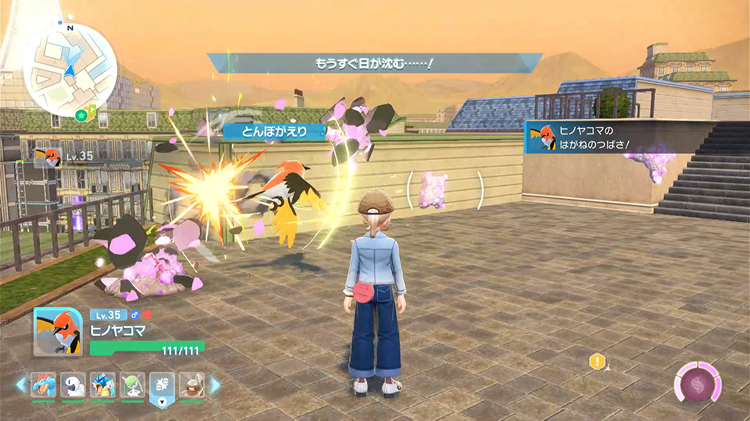Click the orange exclamation alert icon
This screenshot has width=750, height=421.
click(x=598, y=360)
